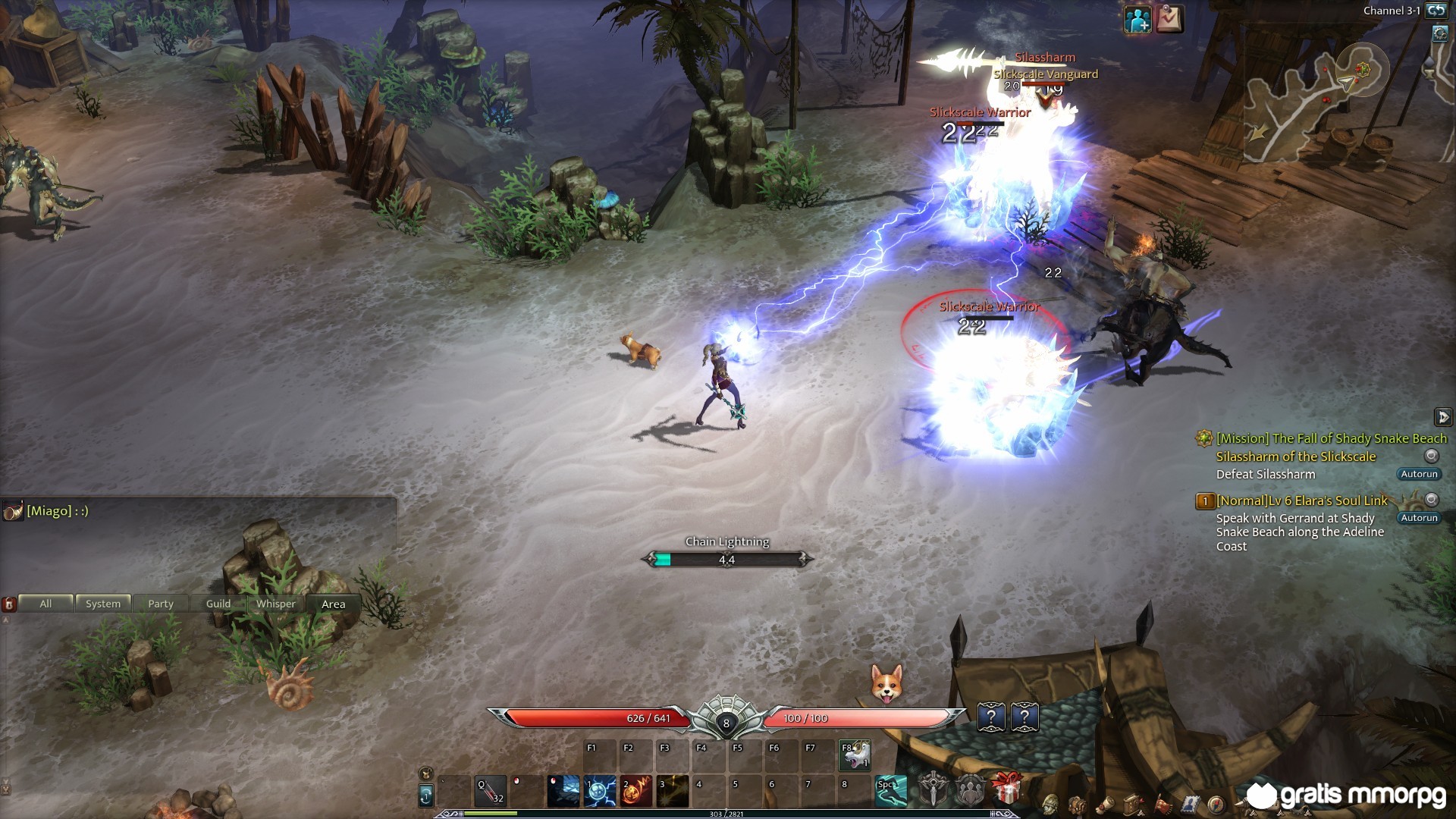Viewport: 1456px width, 819px height.
Task: Use the golden spark skill in slot 3
Action: click(x=673, y=792)
